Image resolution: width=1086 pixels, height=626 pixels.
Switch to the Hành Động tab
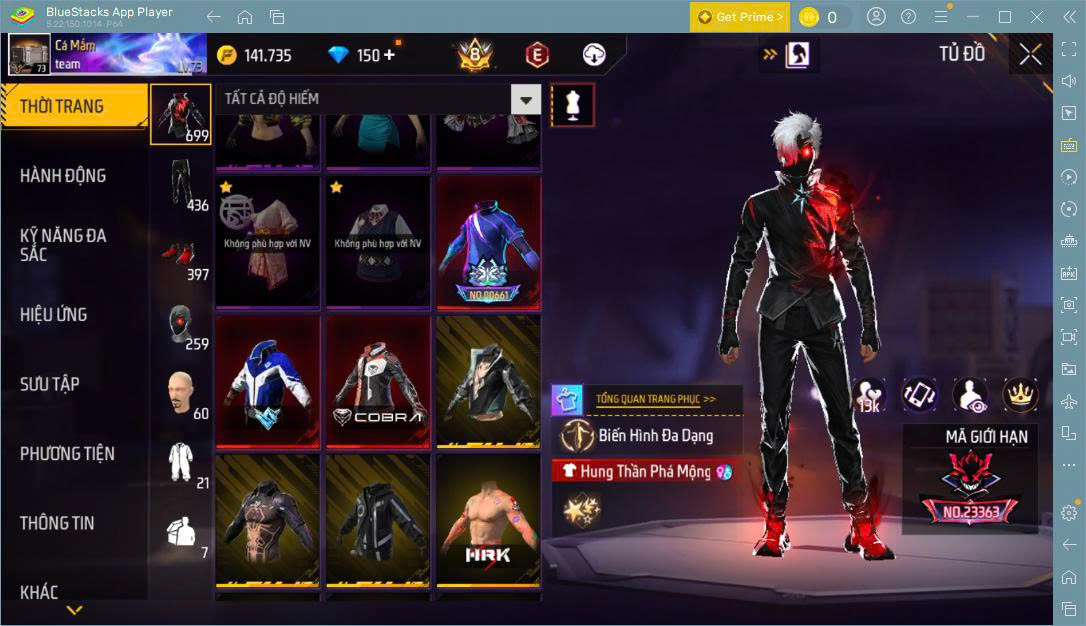[63, 176]
